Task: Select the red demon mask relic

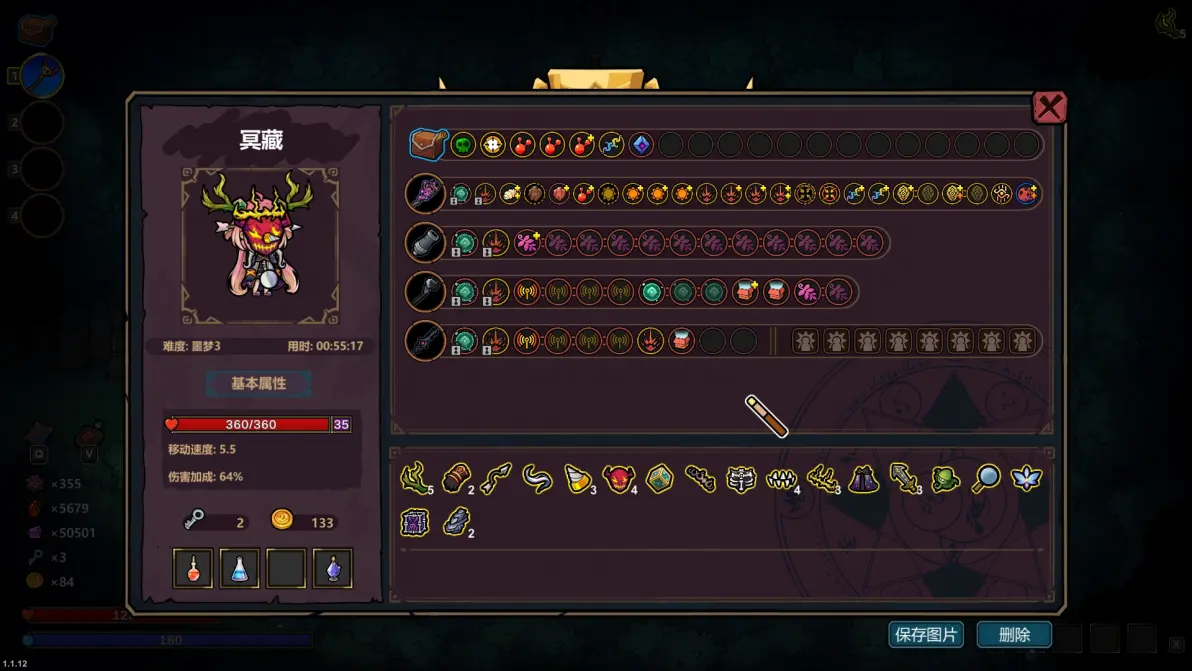Action: point(617,479)
